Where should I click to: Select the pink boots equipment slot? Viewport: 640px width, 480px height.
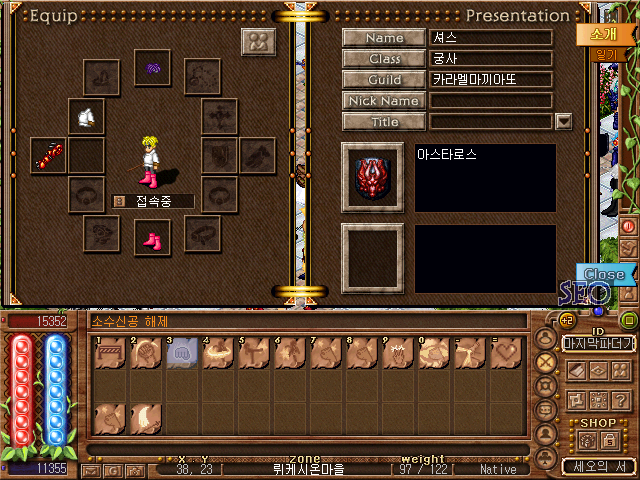[153, 238]
